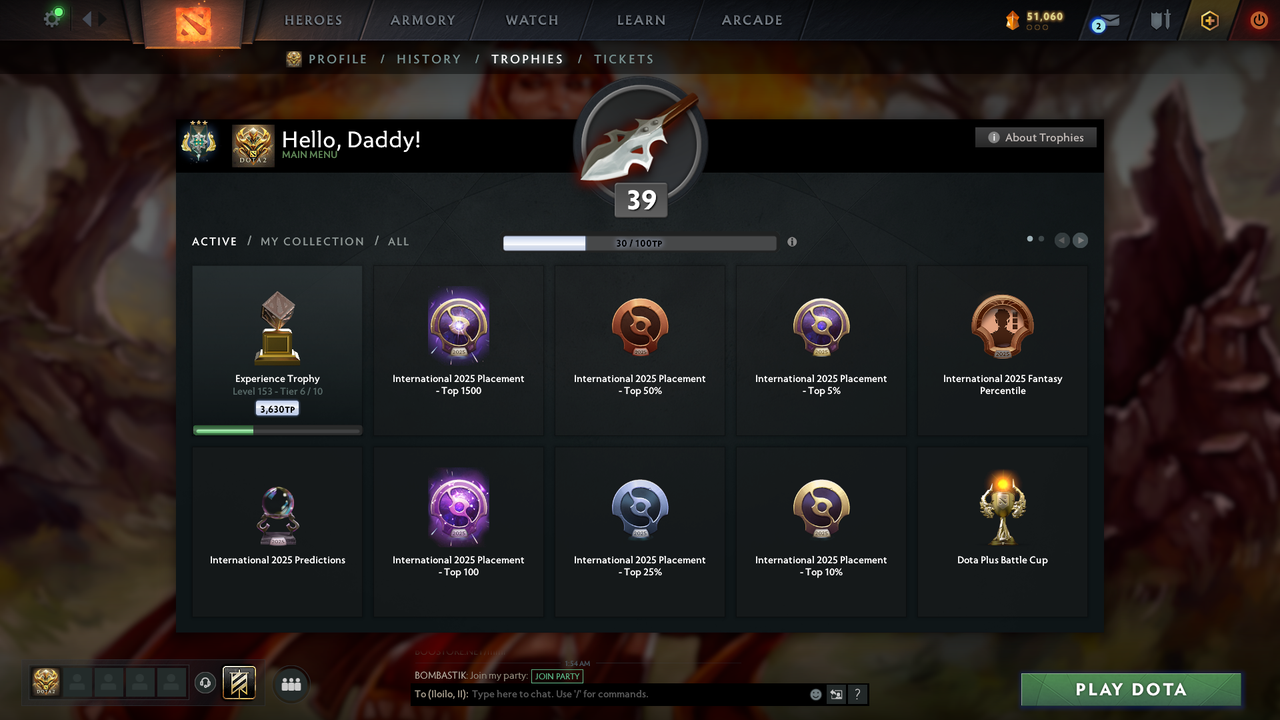This screenshot has width=1280, height=720.
Task: Quit the game via power icon
Action: click(1258, 20)
